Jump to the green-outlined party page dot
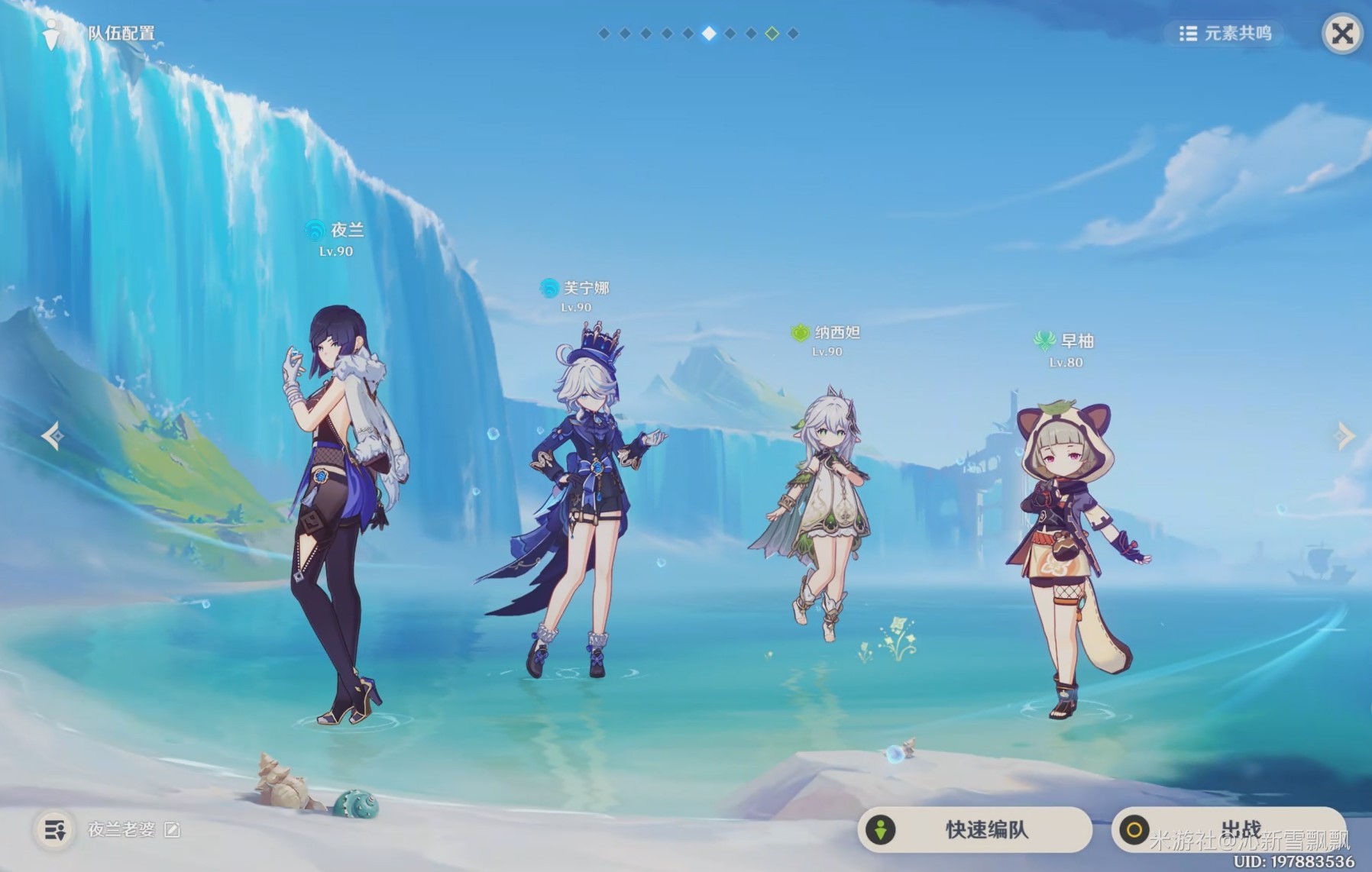The width and height of the screenshot is (1372, 872). 772,34
